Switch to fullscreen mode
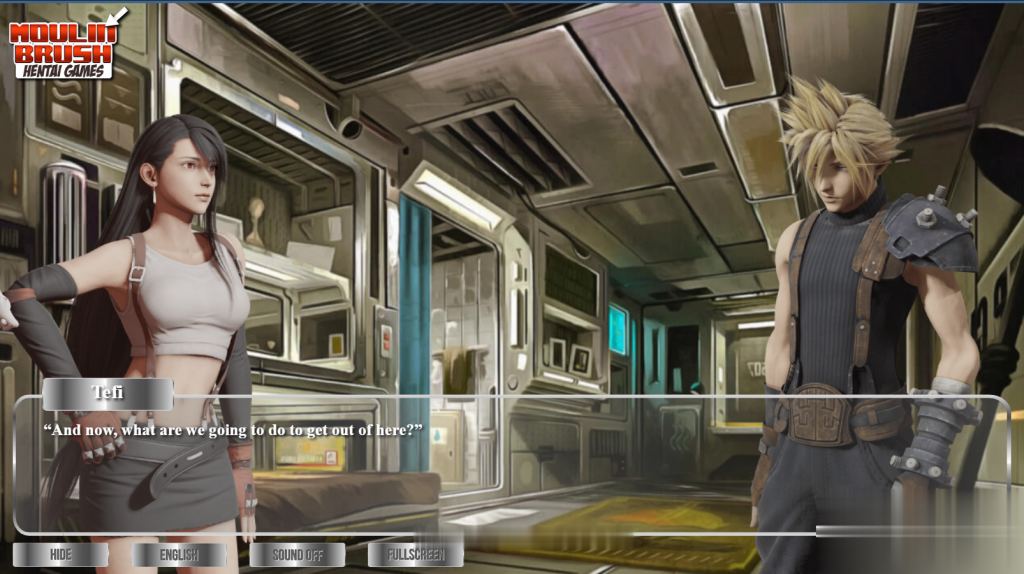The width and height of the screenshot is (1024, 574). pyautogui.click(x=415, y=555)
